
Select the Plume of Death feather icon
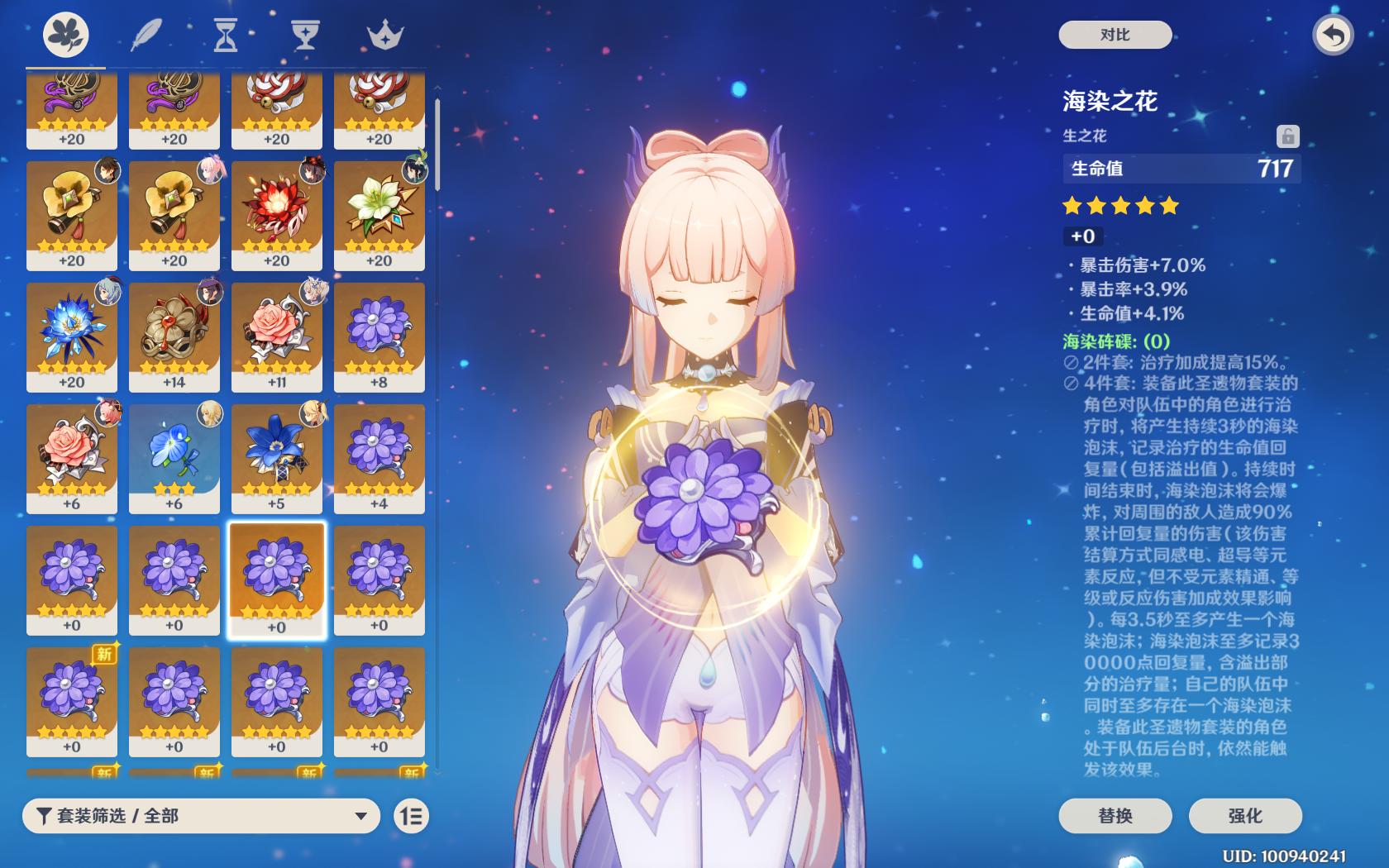click(x=146, y=36)
